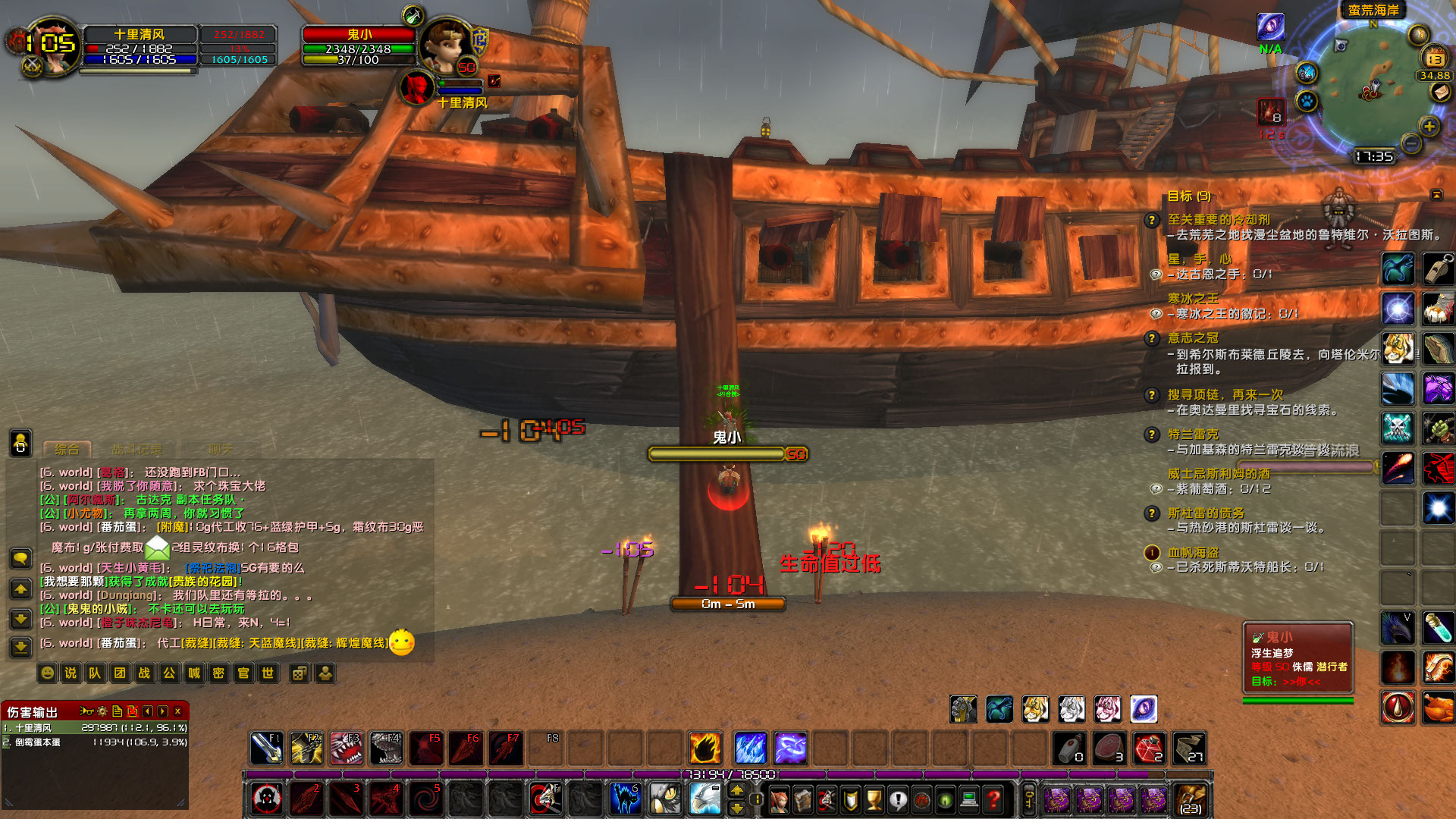Viewport: 1456px width, 819px height.
Task: Zoom in the minimap with the plus button
Action: (x=1429, y=126)
